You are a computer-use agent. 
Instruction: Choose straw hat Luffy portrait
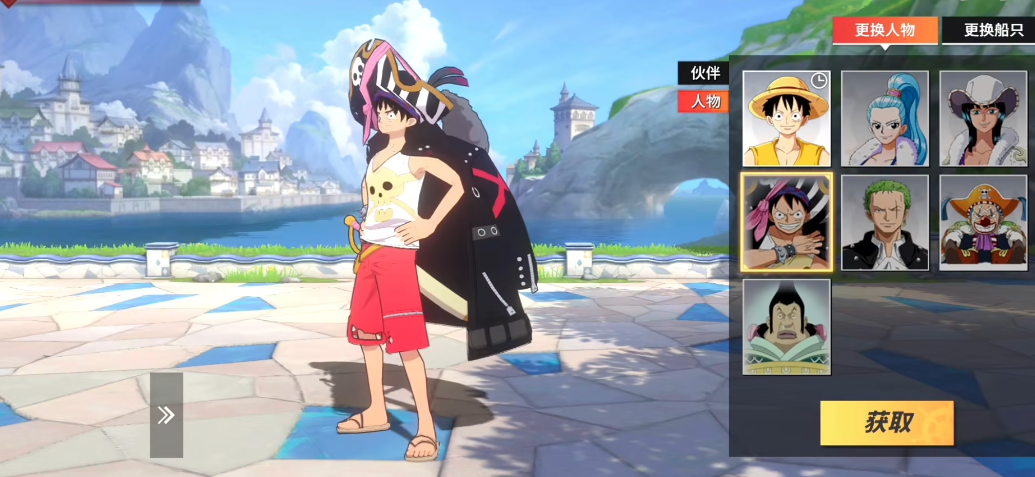coord(786,119)
